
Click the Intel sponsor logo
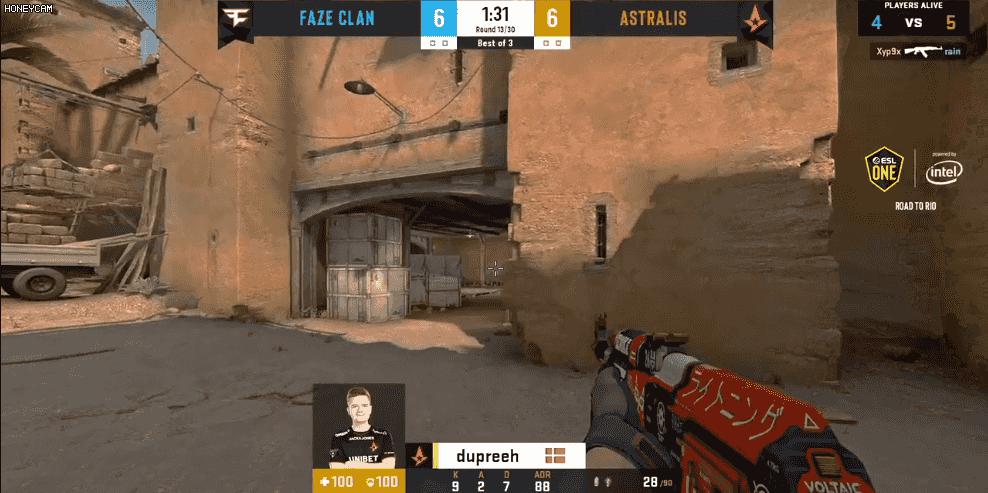click(x=943, y=171)
